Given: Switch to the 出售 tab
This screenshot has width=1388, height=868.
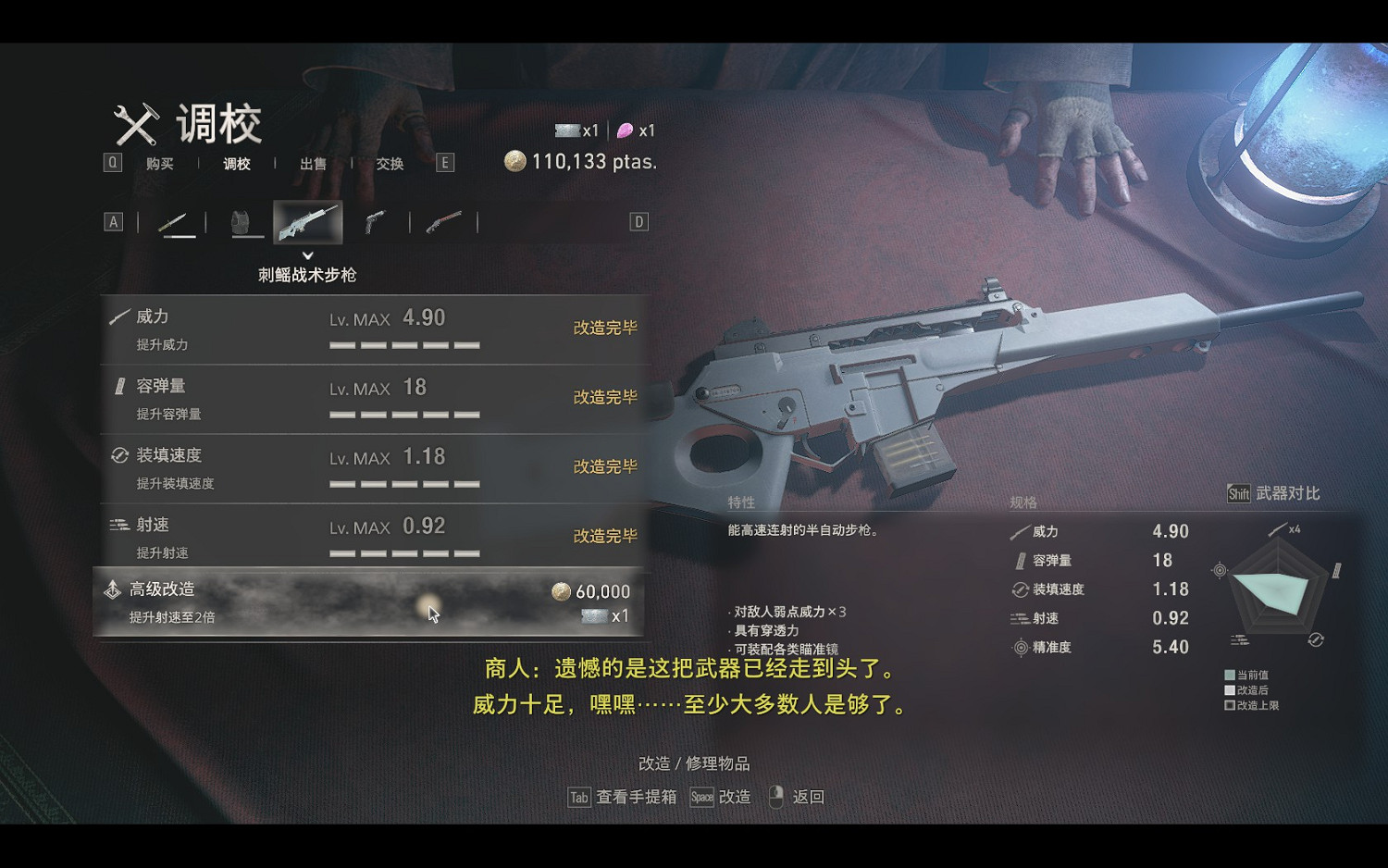Looking at the screenshot, I should pos(313,164).
